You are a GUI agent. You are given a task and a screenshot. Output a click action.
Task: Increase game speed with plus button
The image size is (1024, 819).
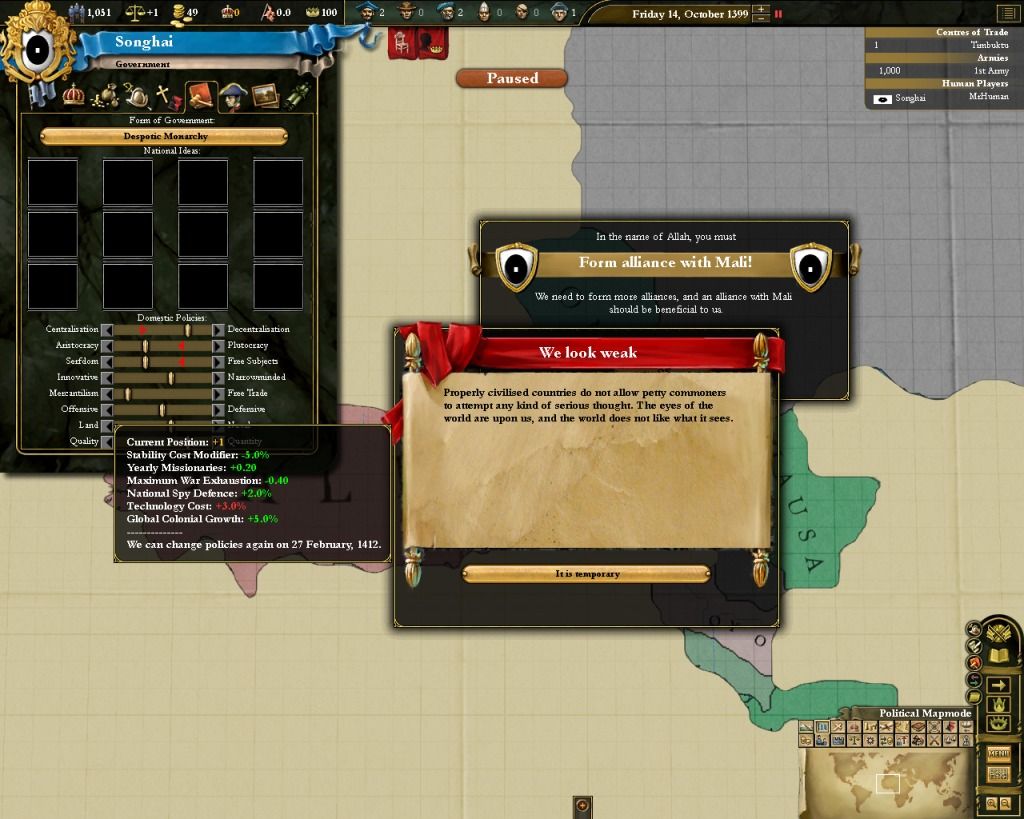762,9
